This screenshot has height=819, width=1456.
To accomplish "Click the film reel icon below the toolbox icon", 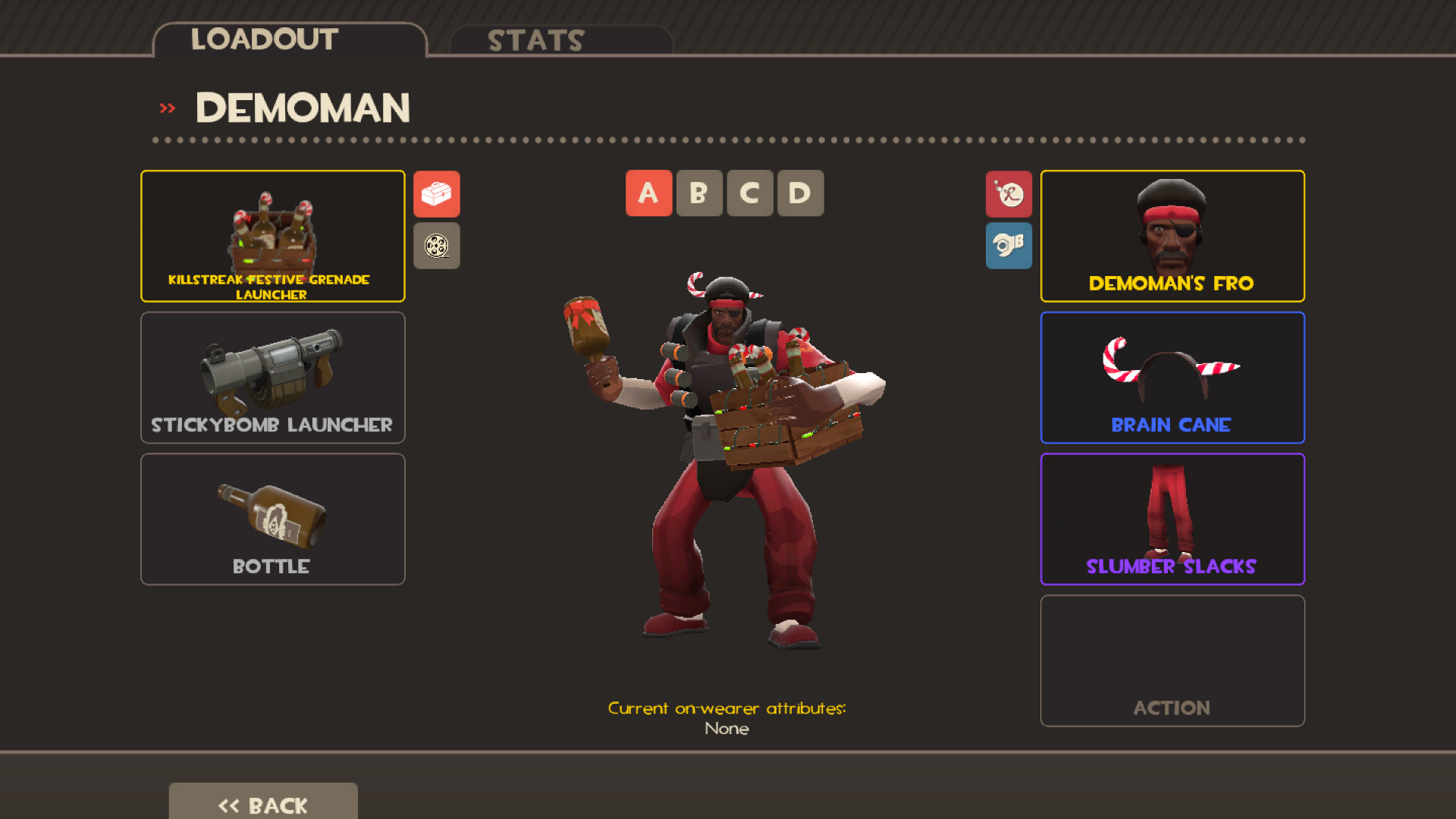I will (x=436, y=246).
